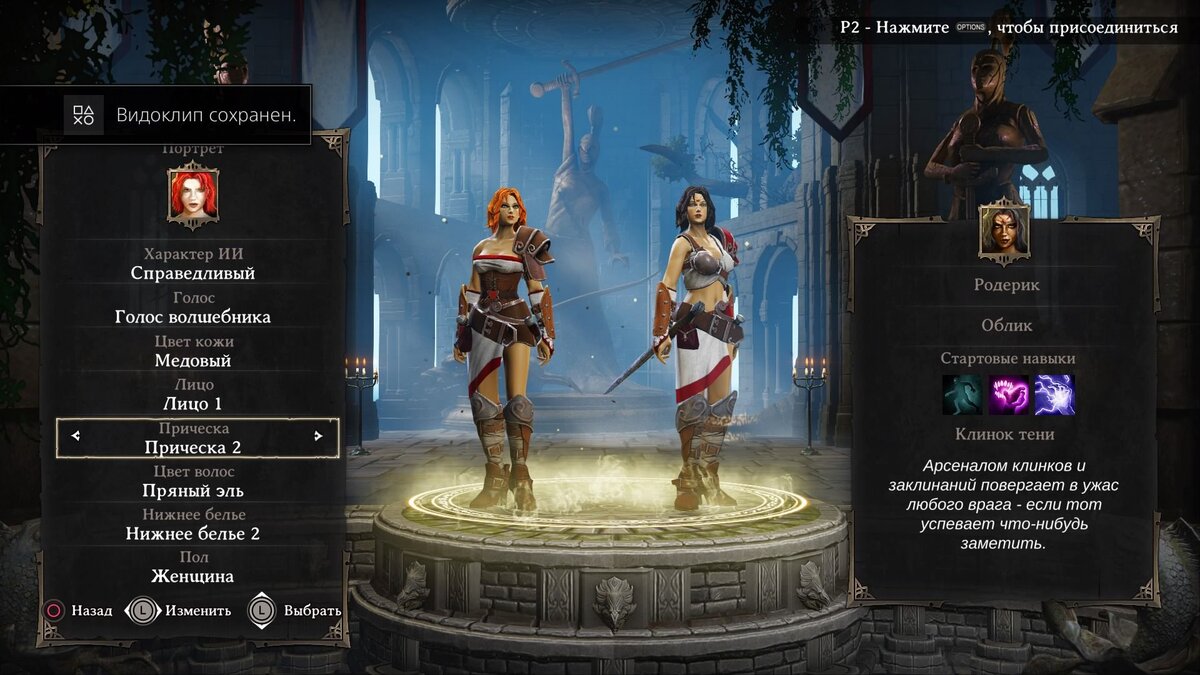Select the Голос волшебника voice option
Viewport: 1200px width, 675px height.
click(x=193, y=316)
